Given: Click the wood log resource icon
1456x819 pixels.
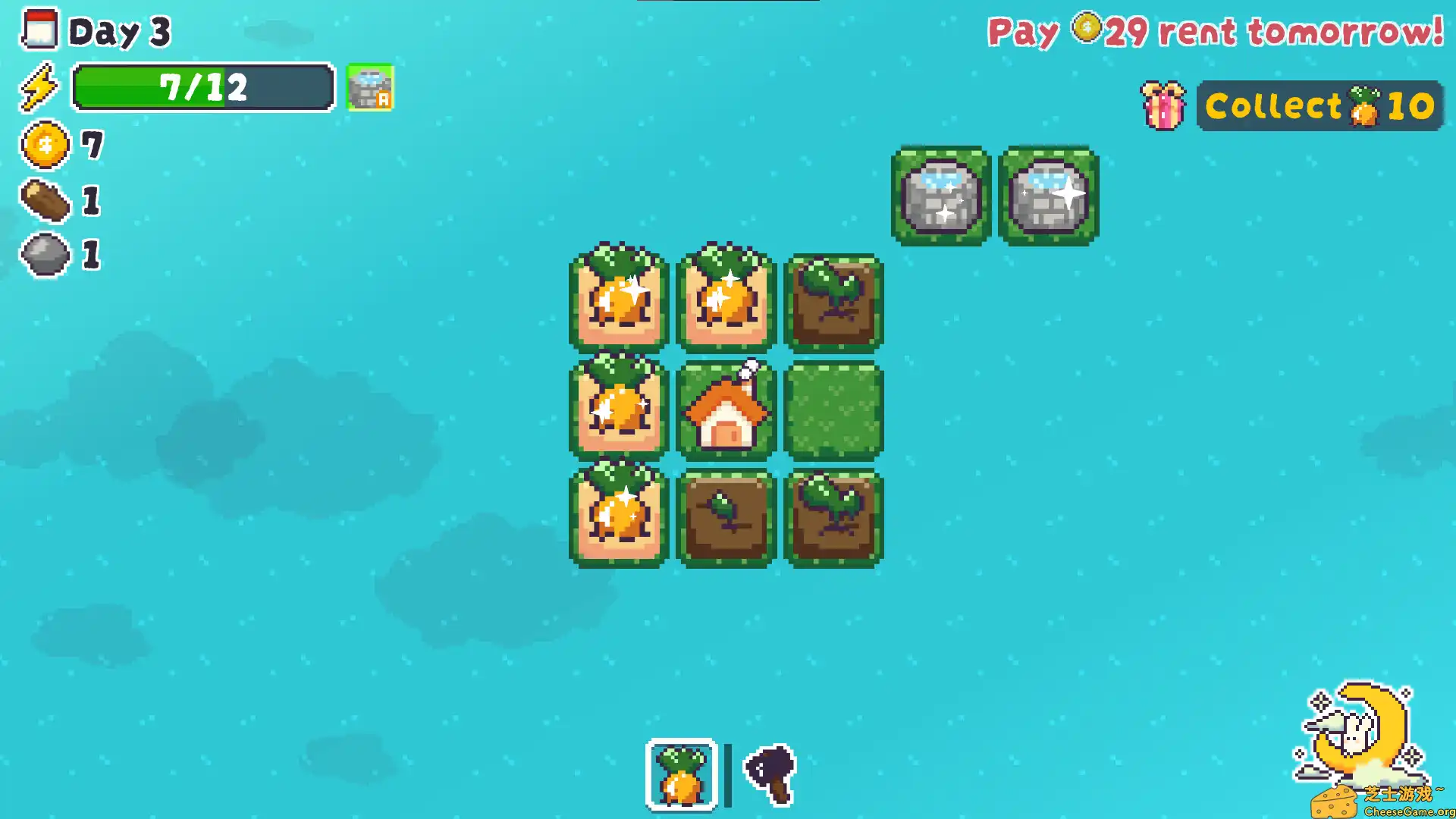Looking at the screenshot, I should pos(45,199).
